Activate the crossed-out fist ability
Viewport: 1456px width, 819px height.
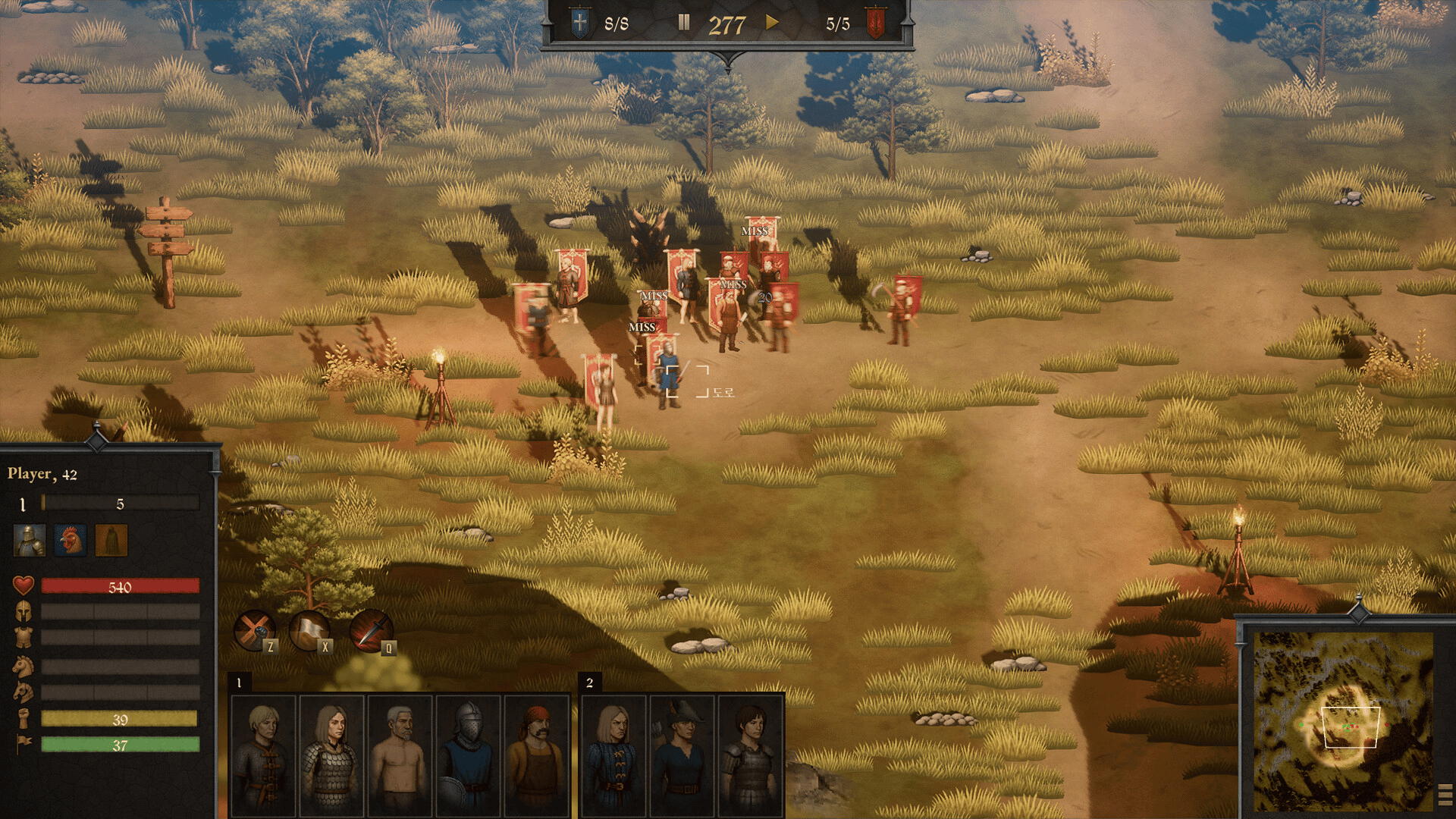click(254, 629)
